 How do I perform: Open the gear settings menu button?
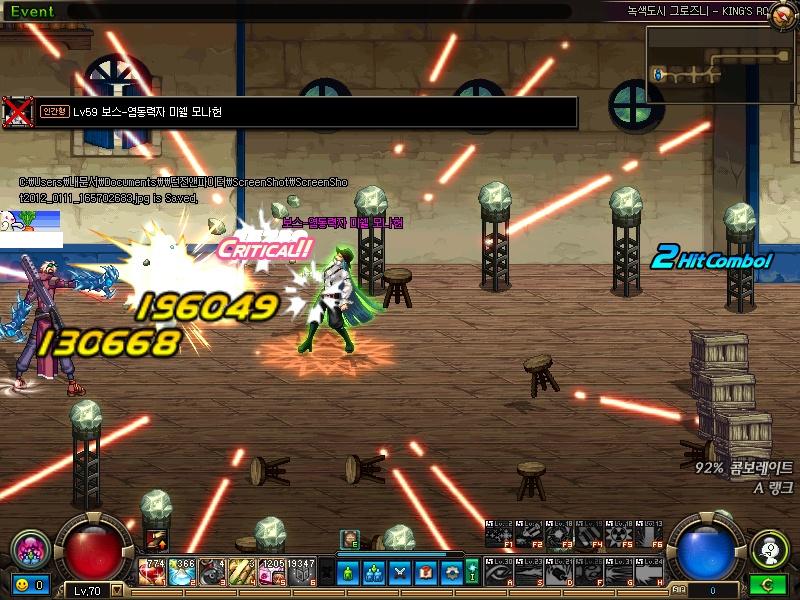point(450,572)
